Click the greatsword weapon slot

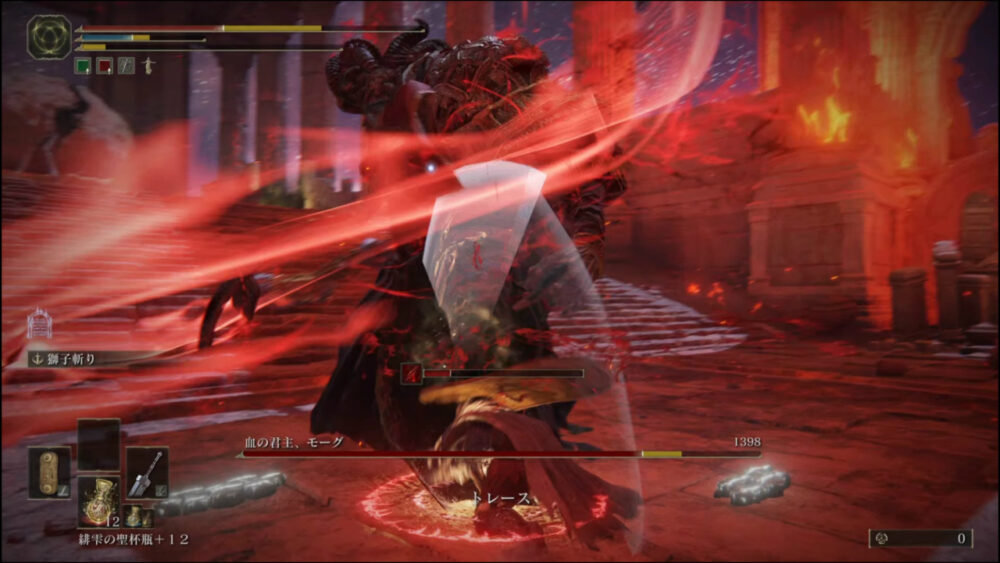point(147,471)
